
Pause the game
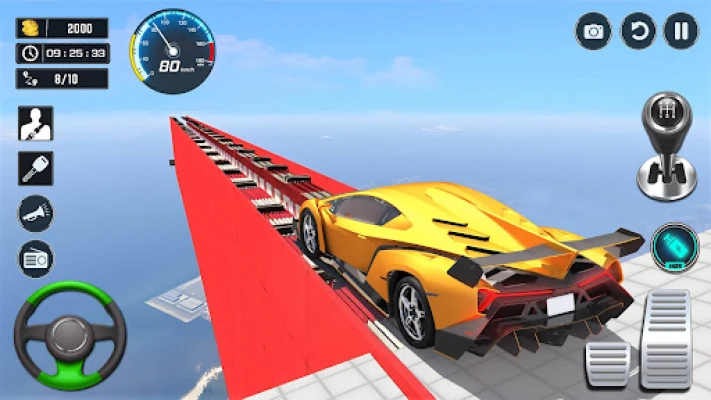[681, 31]
